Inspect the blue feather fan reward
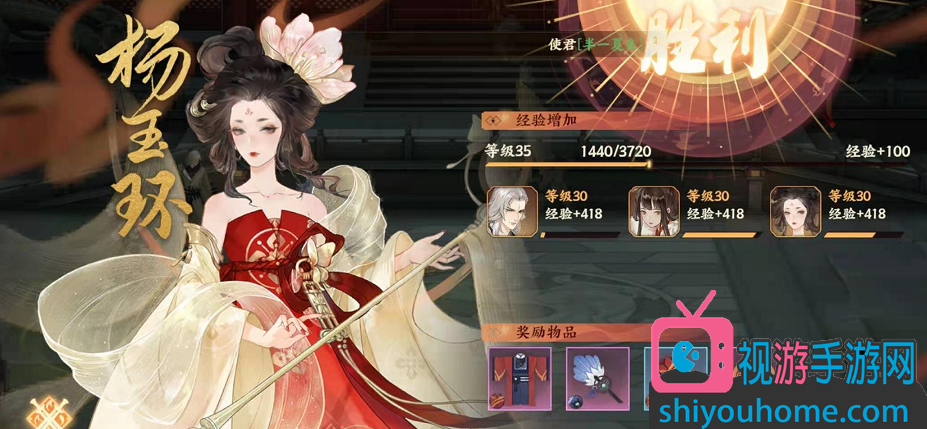The height and width of the screenshot is (429, 927). click(x=597, y=378)
